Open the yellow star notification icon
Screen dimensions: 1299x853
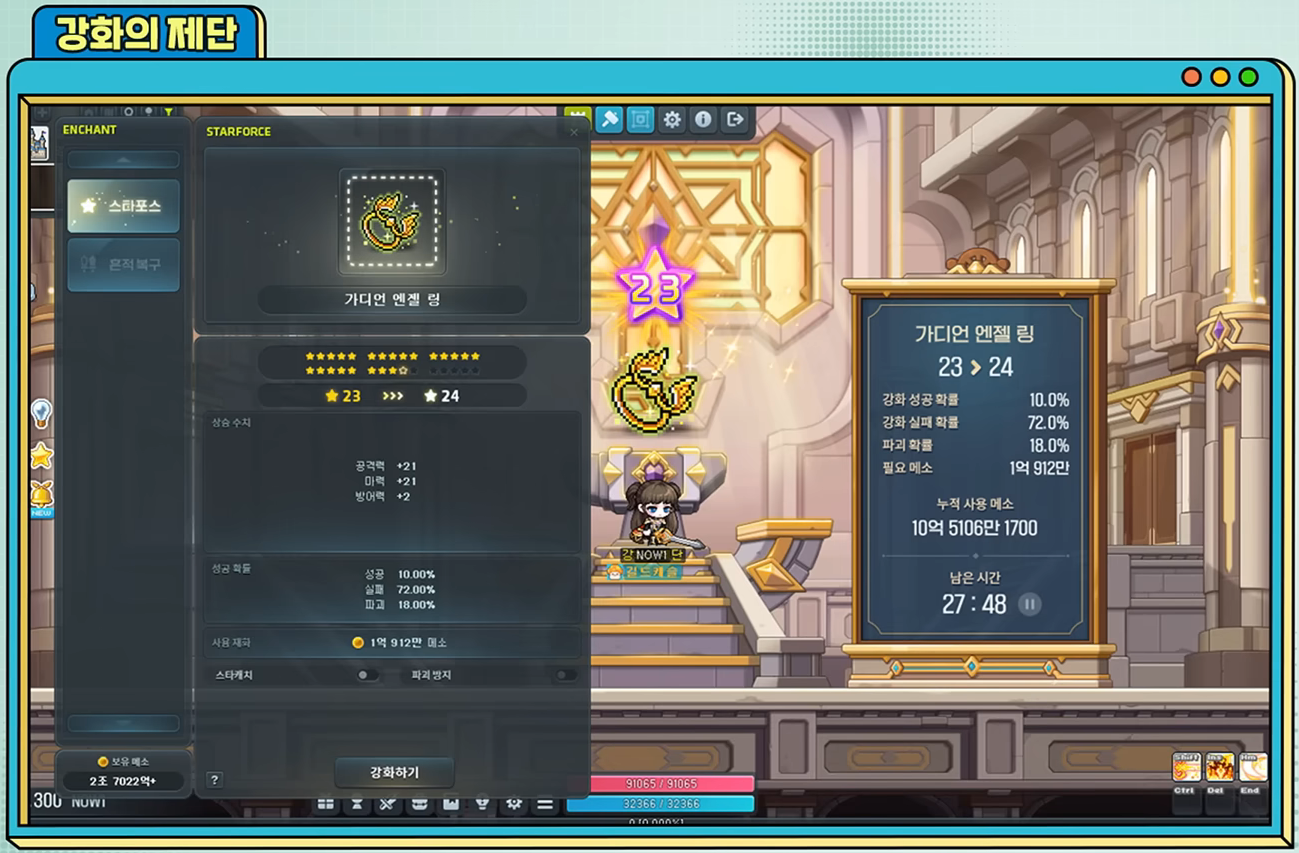[41, 456]
